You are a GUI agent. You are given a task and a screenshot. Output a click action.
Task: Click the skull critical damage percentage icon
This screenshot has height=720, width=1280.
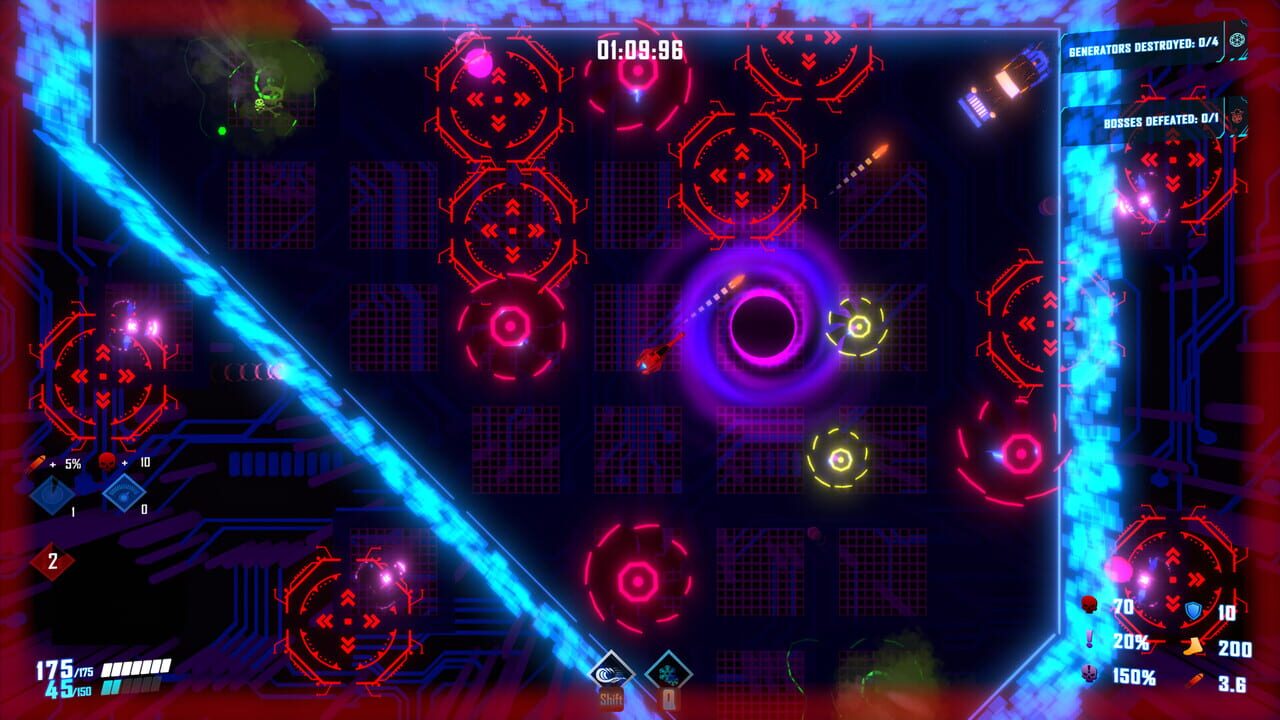pos(1088,673)
